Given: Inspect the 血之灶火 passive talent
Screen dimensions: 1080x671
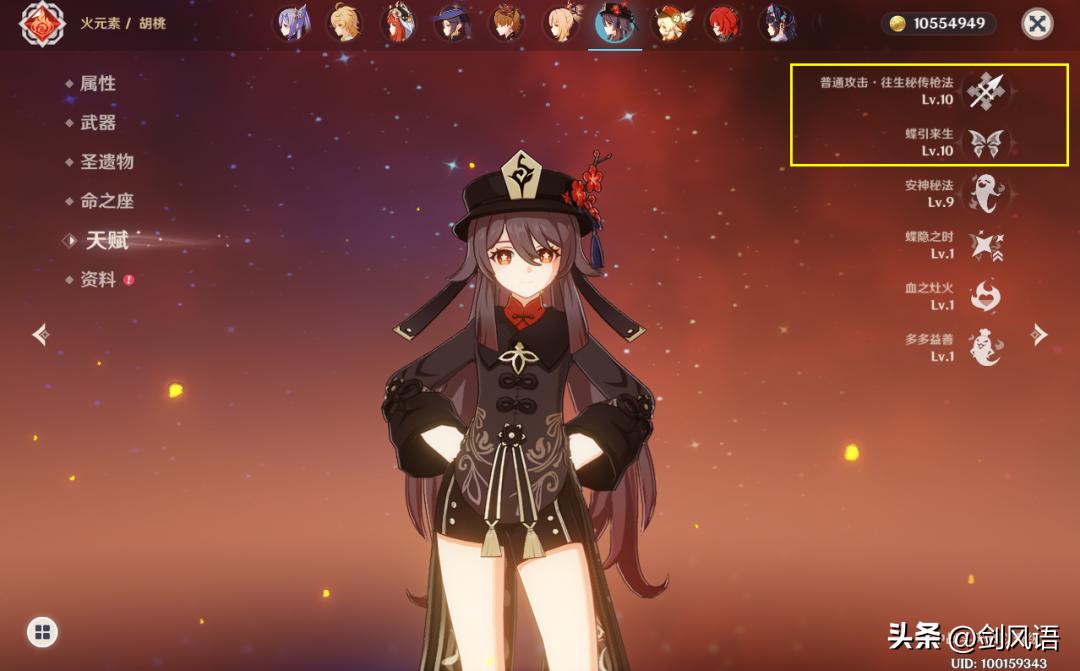Looking at the screenshot, I should coord(986,296).
